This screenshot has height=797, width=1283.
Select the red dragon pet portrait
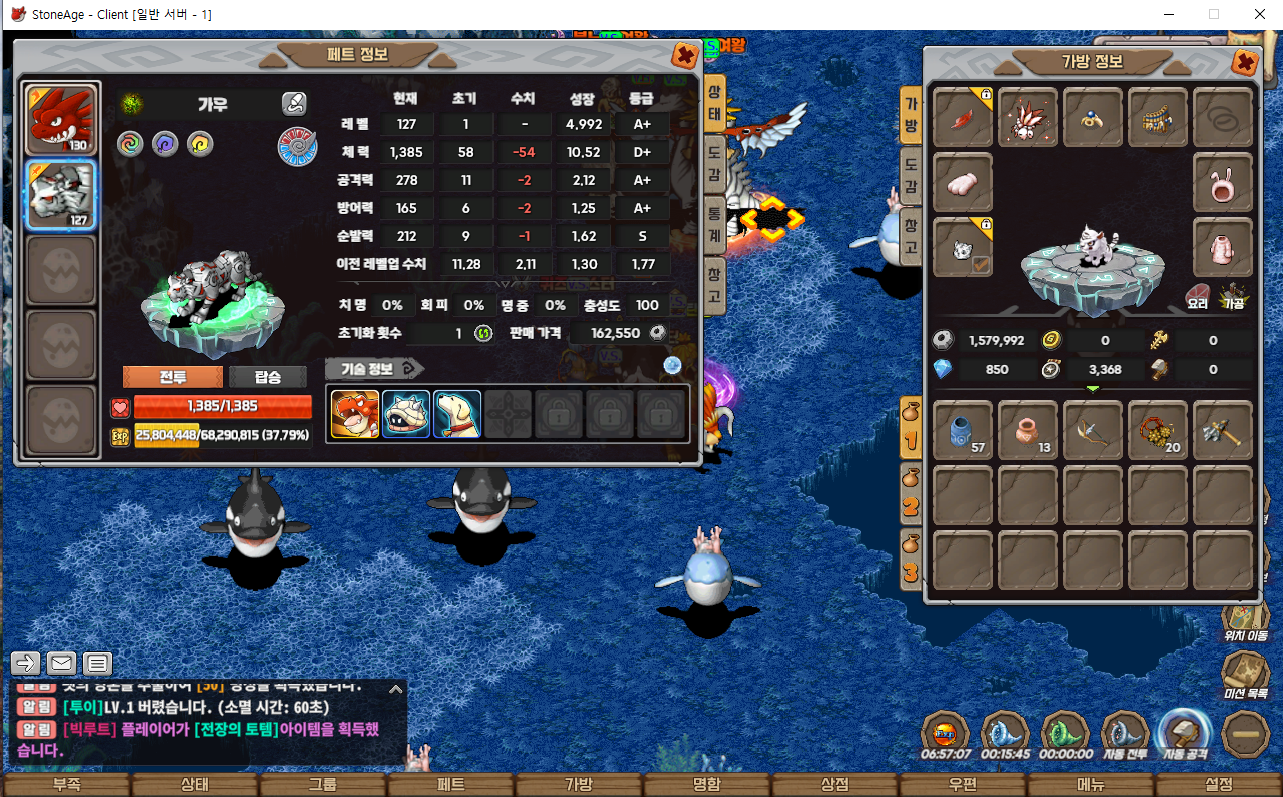tap(62, 119)
